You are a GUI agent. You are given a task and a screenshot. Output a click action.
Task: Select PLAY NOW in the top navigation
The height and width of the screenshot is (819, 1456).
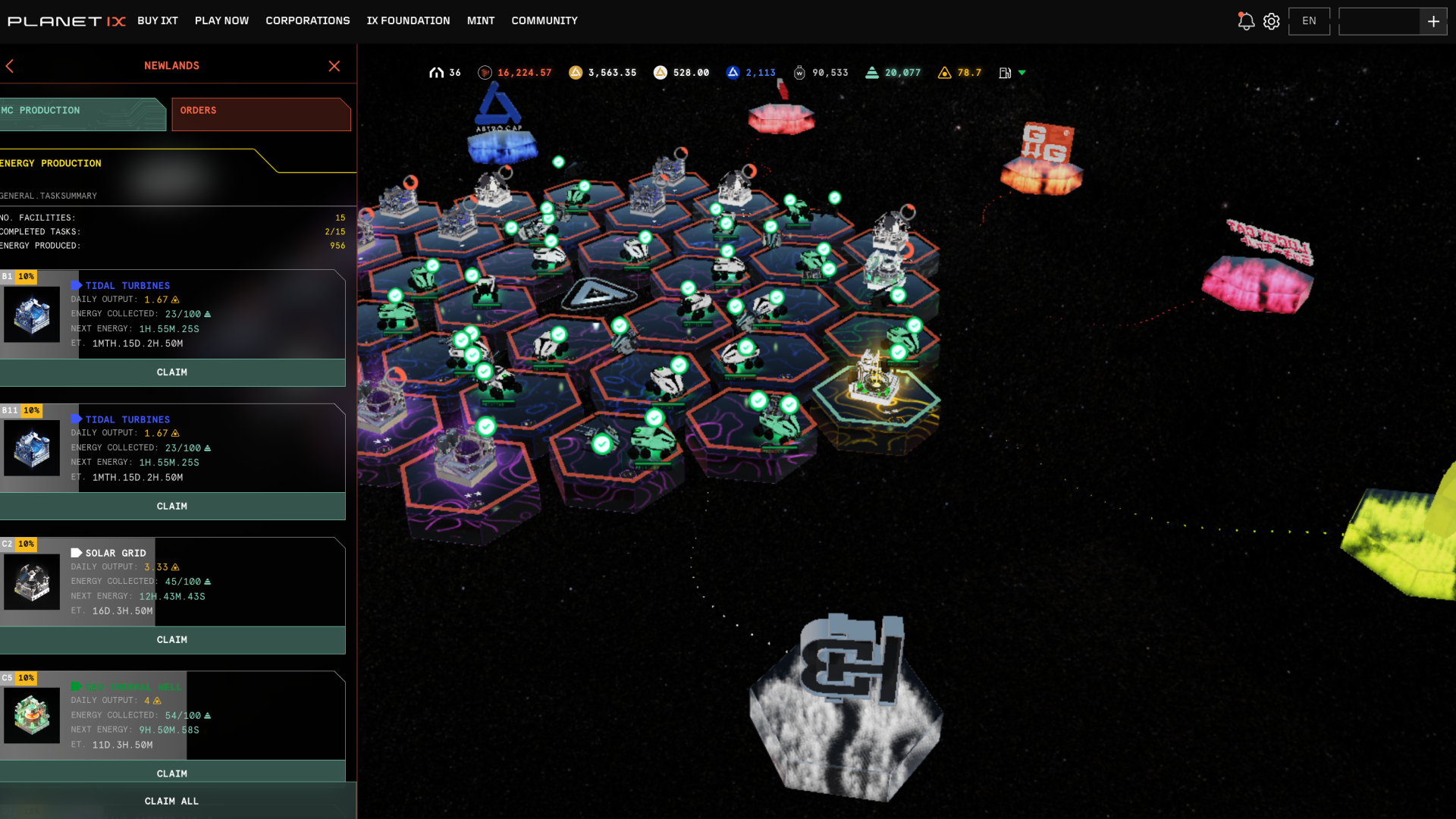(221, 20)
